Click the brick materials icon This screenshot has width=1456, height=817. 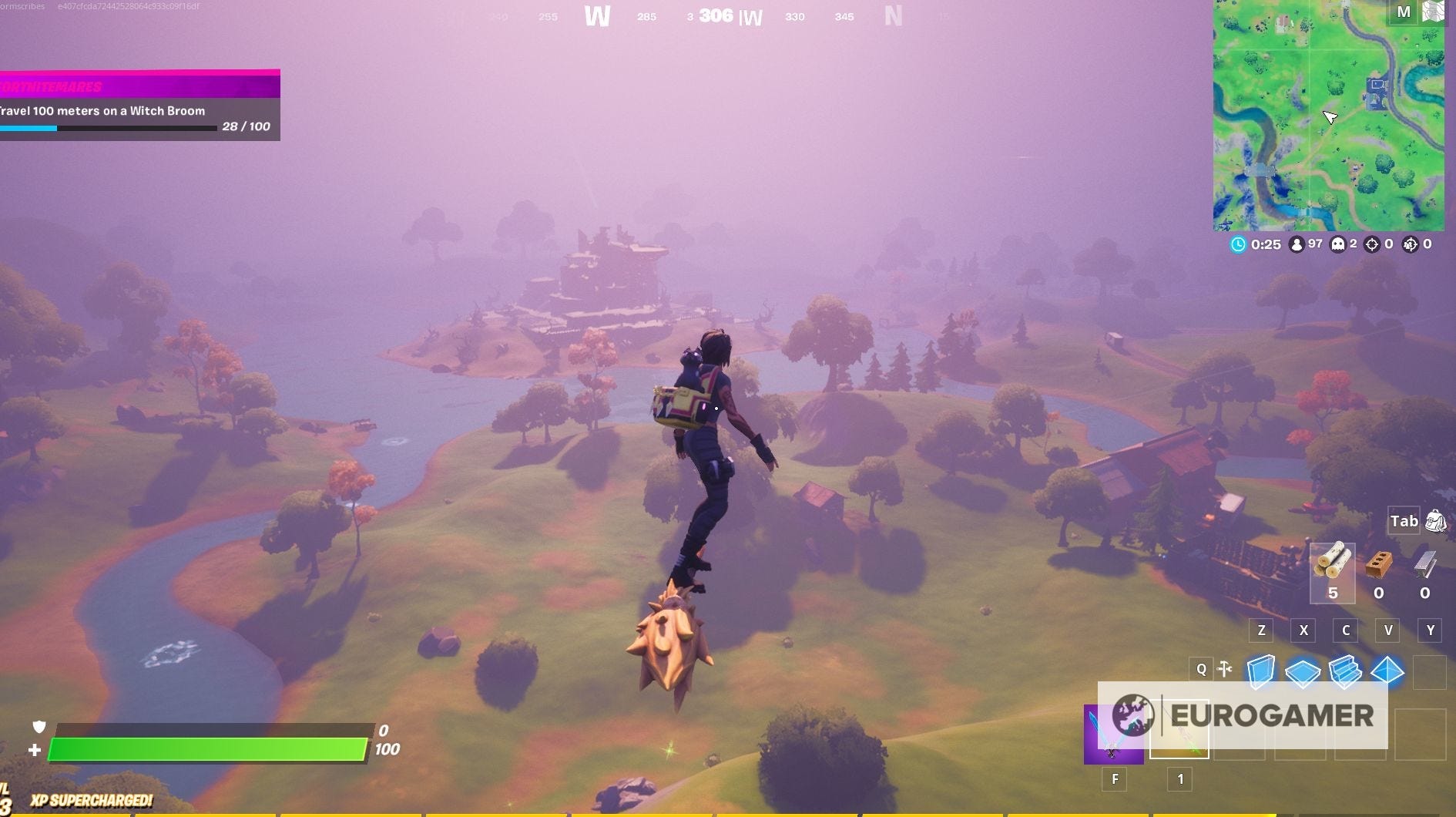1379,565
